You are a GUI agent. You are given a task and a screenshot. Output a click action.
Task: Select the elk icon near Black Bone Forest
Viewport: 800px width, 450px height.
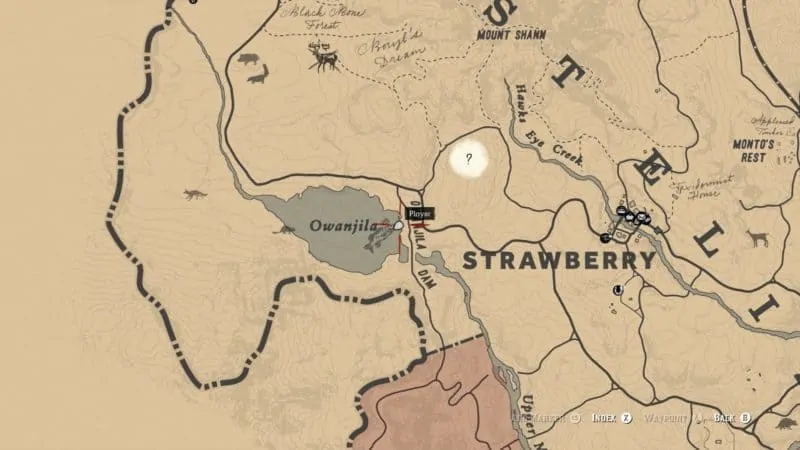tap(324, 58)
